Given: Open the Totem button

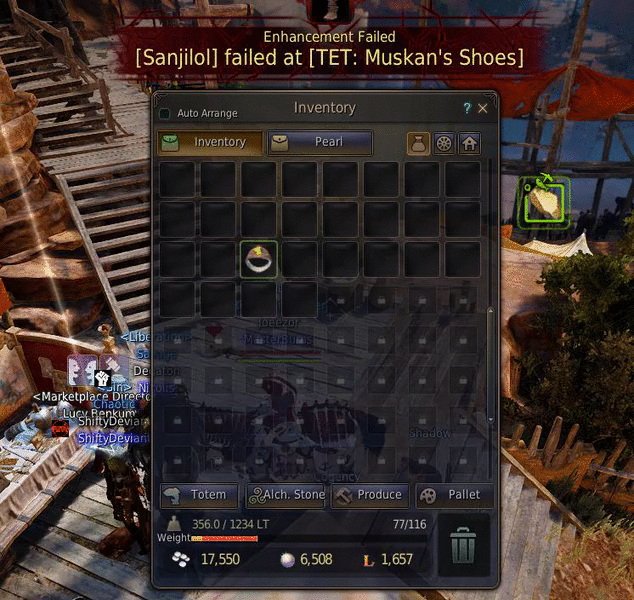Looking at the screenshot, I should (200, 495).
